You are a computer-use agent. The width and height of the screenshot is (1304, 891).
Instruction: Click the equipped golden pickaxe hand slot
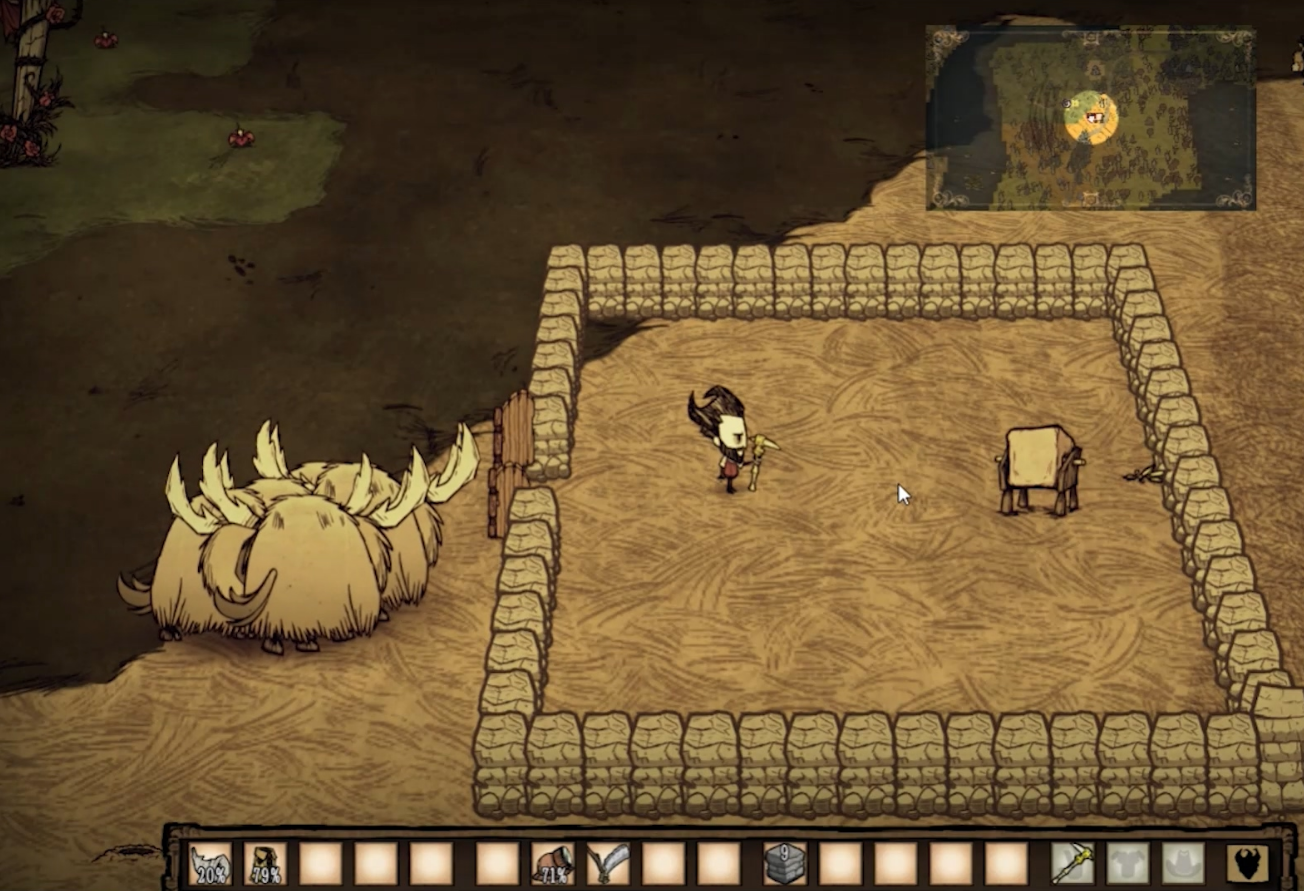coord(1072,864)
